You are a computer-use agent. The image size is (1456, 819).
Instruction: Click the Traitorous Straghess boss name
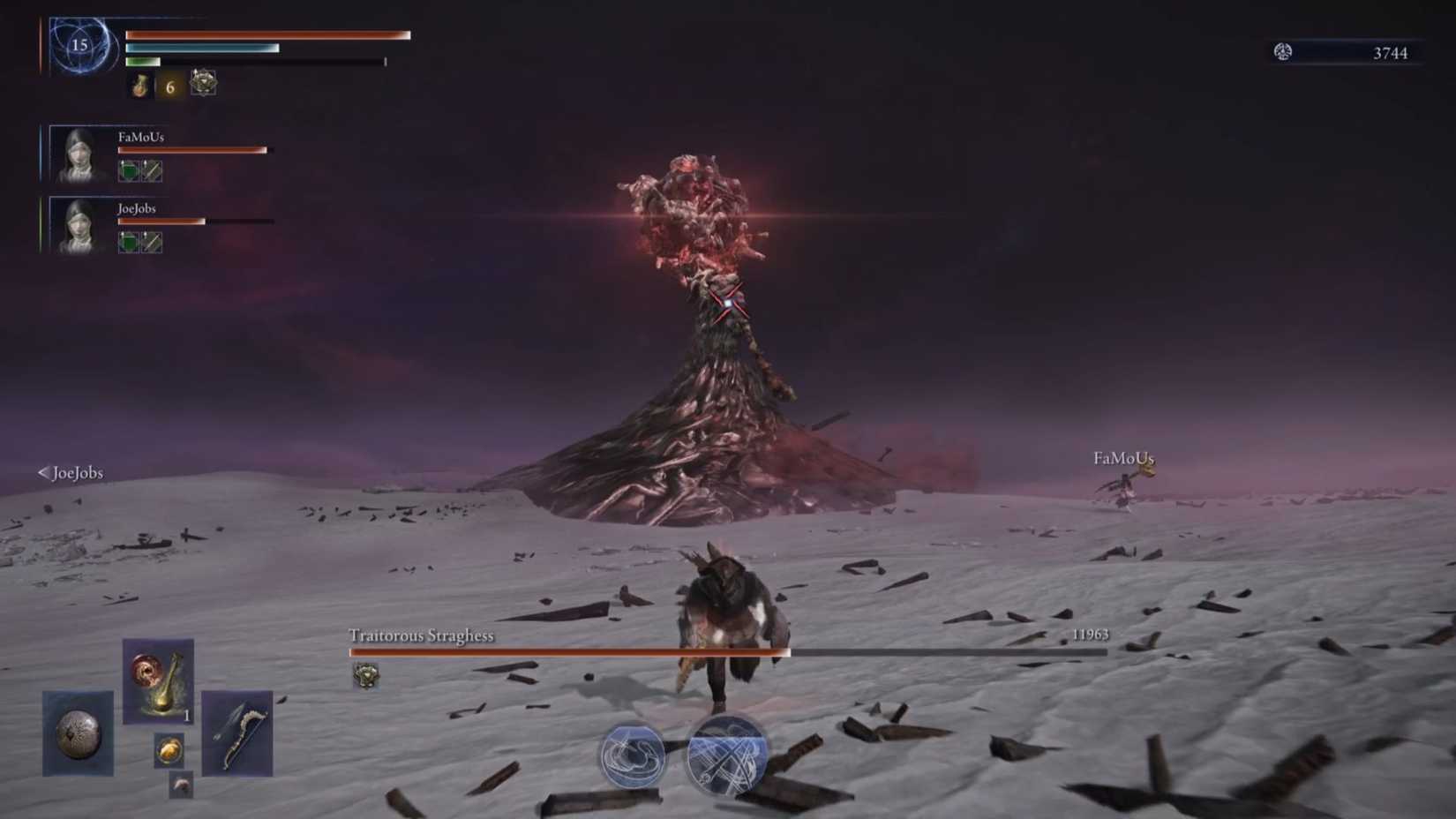click(420, 635)
